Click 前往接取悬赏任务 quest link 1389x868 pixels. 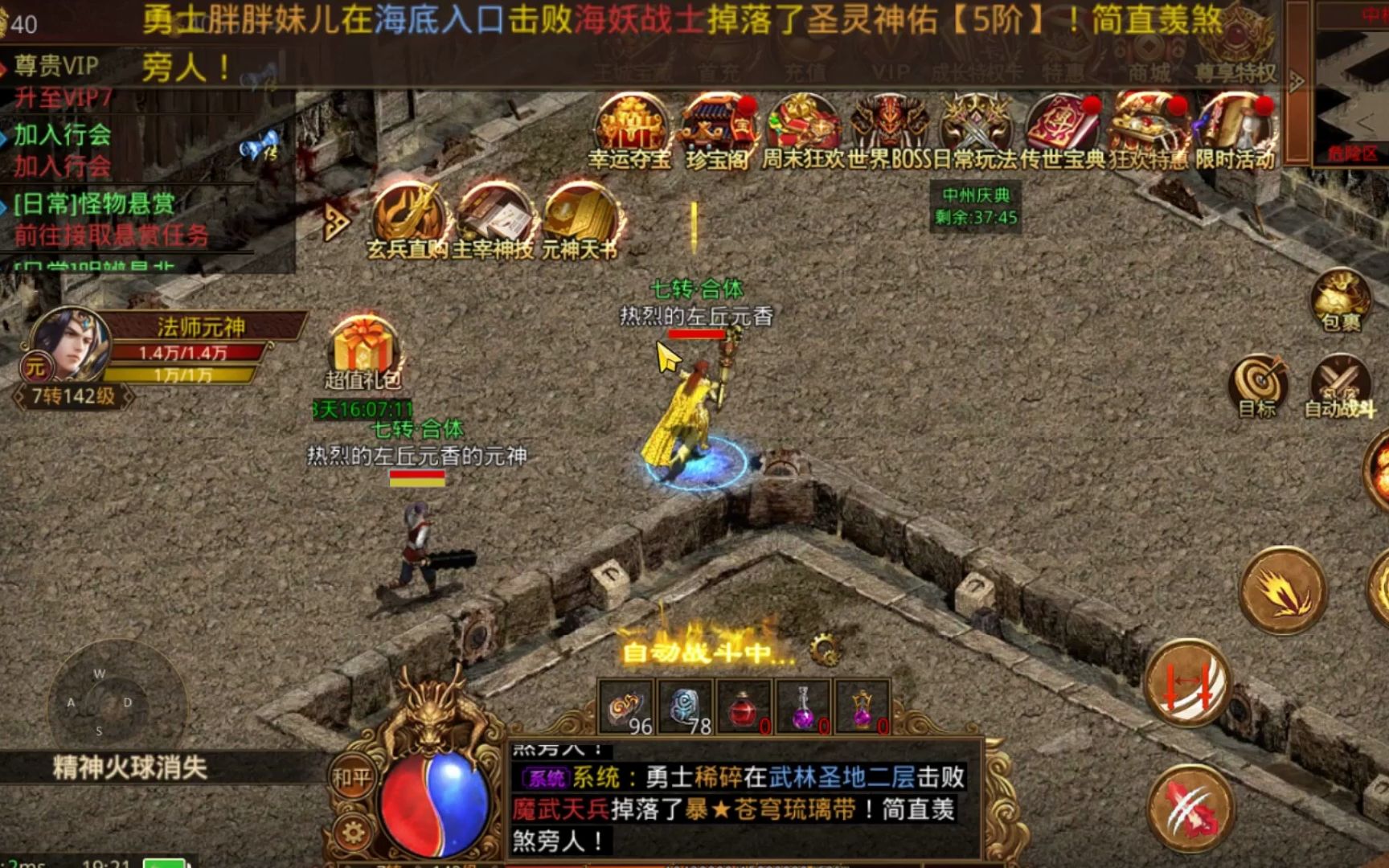pyautogui.click(x=113, y=235)
